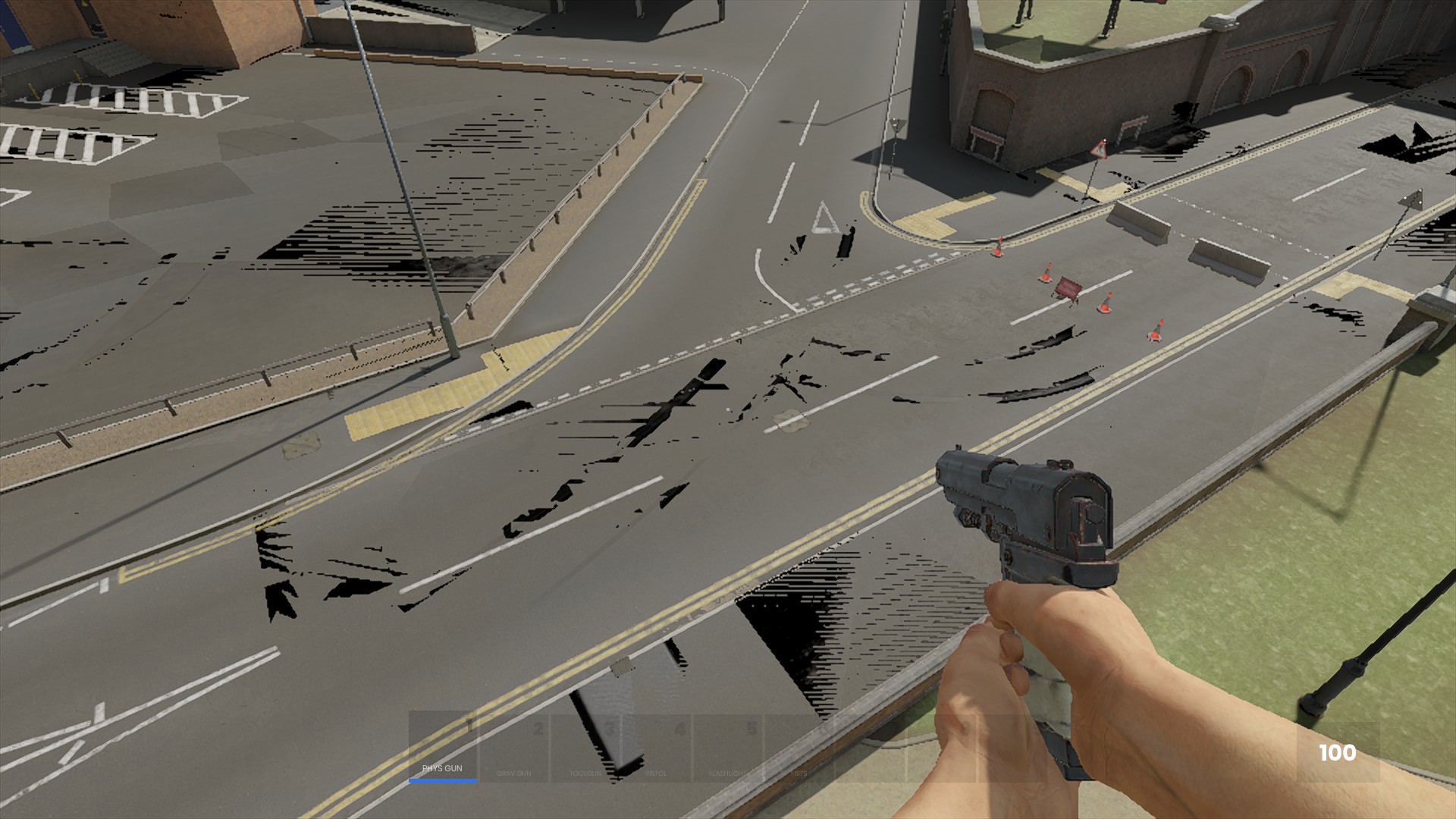Click slot number 5 above FLASHLIGHT

[751, 726]
